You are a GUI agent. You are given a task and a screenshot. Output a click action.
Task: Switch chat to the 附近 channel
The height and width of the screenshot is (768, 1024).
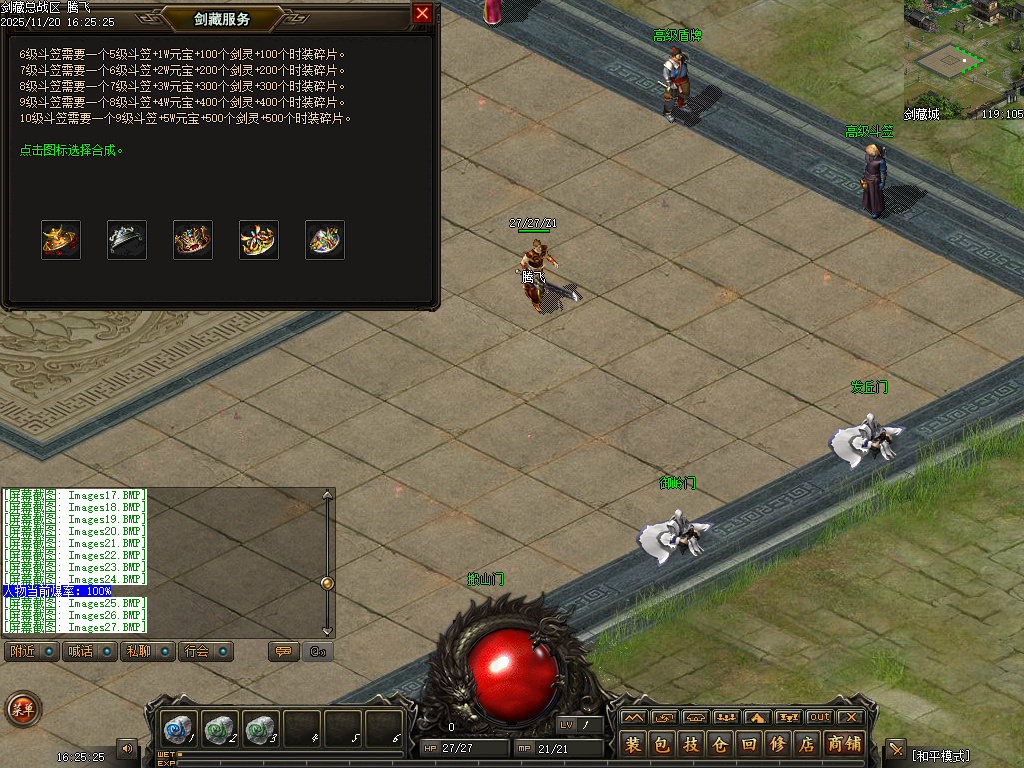point(31,651)
